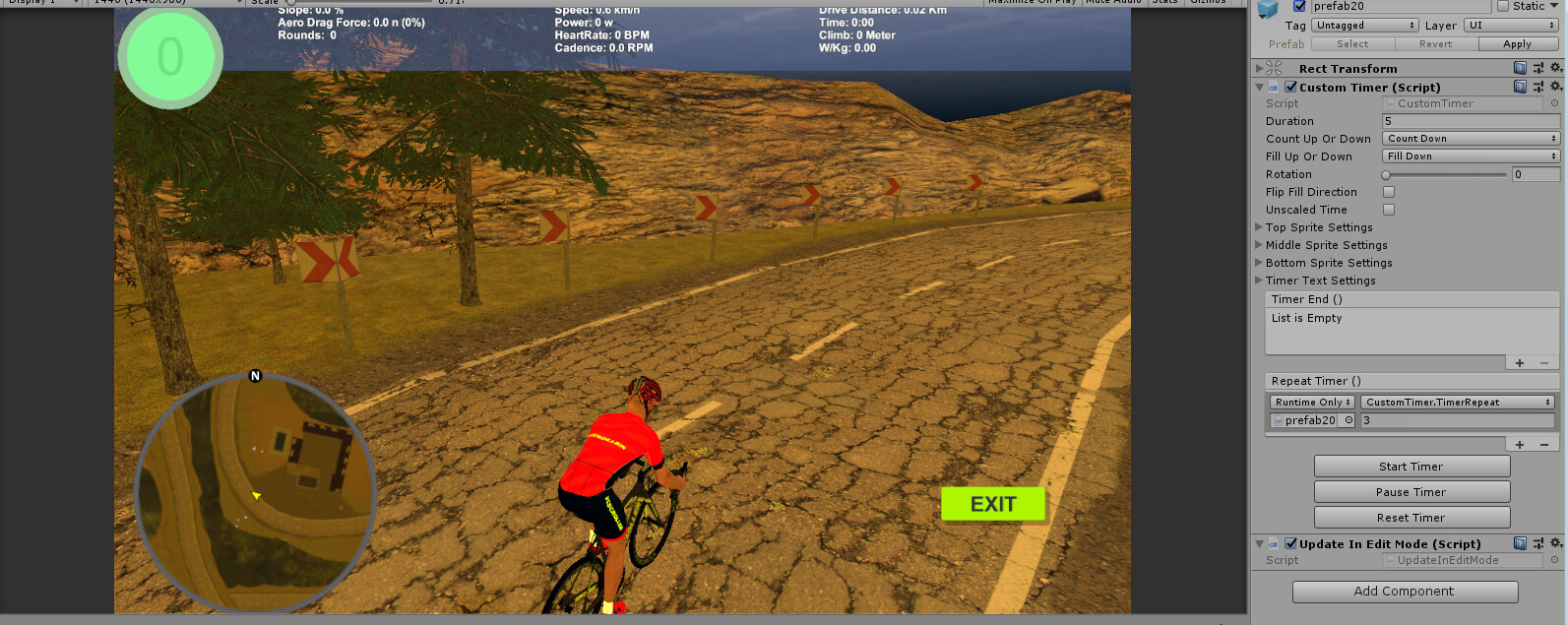Click the Reset Timer button
The height and width of the screenshot is (625, 1568).
[x=1411, y=518]
